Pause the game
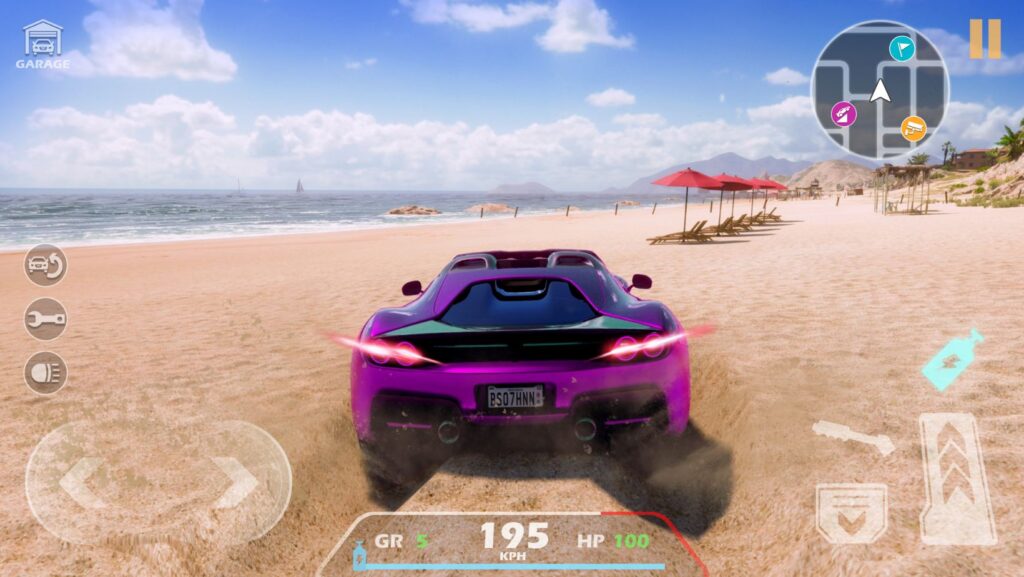 pos(984,39)
